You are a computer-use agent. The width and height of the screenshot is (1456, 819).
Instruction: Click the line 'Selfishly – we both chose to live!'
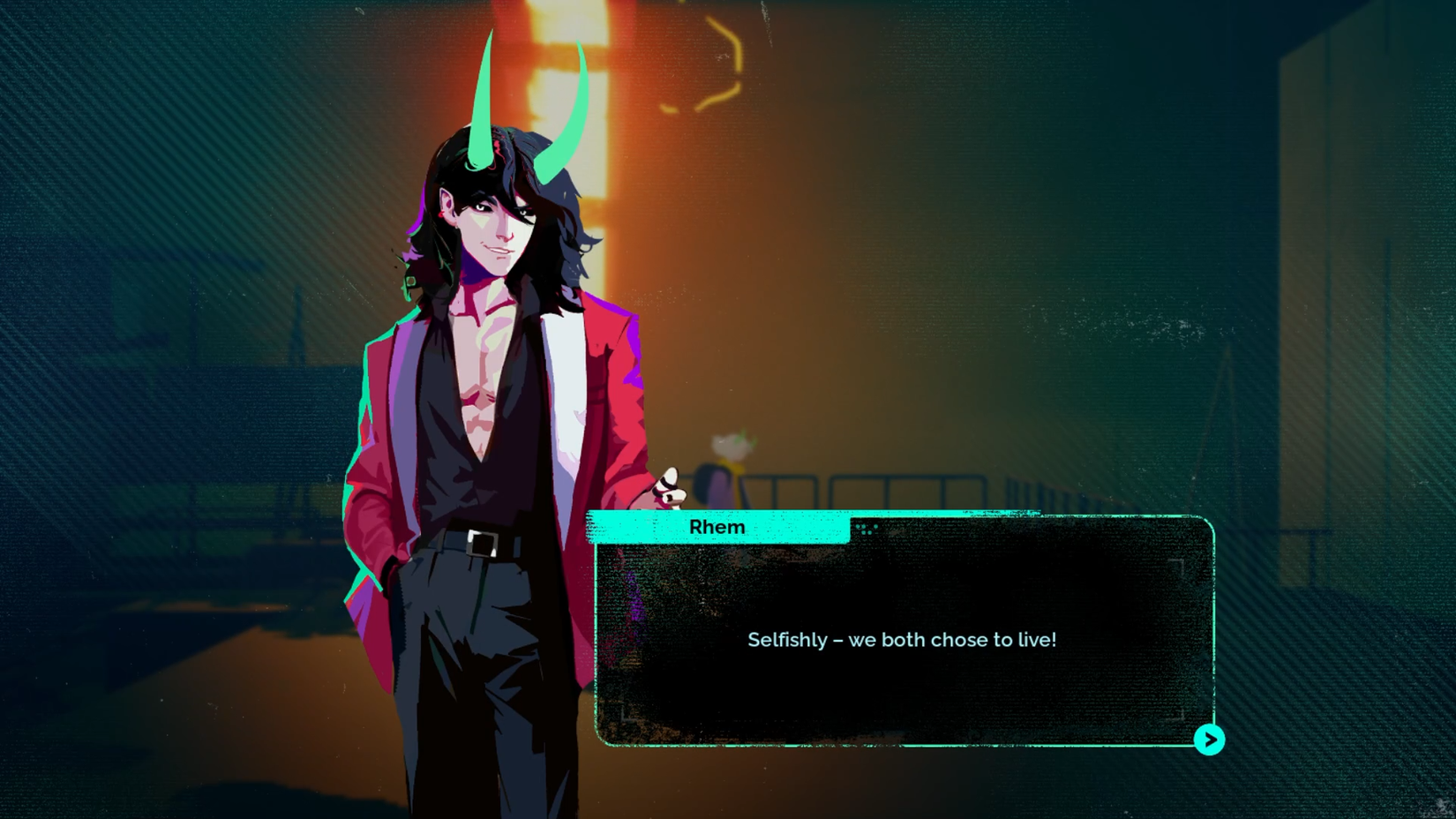pos(902,640)
